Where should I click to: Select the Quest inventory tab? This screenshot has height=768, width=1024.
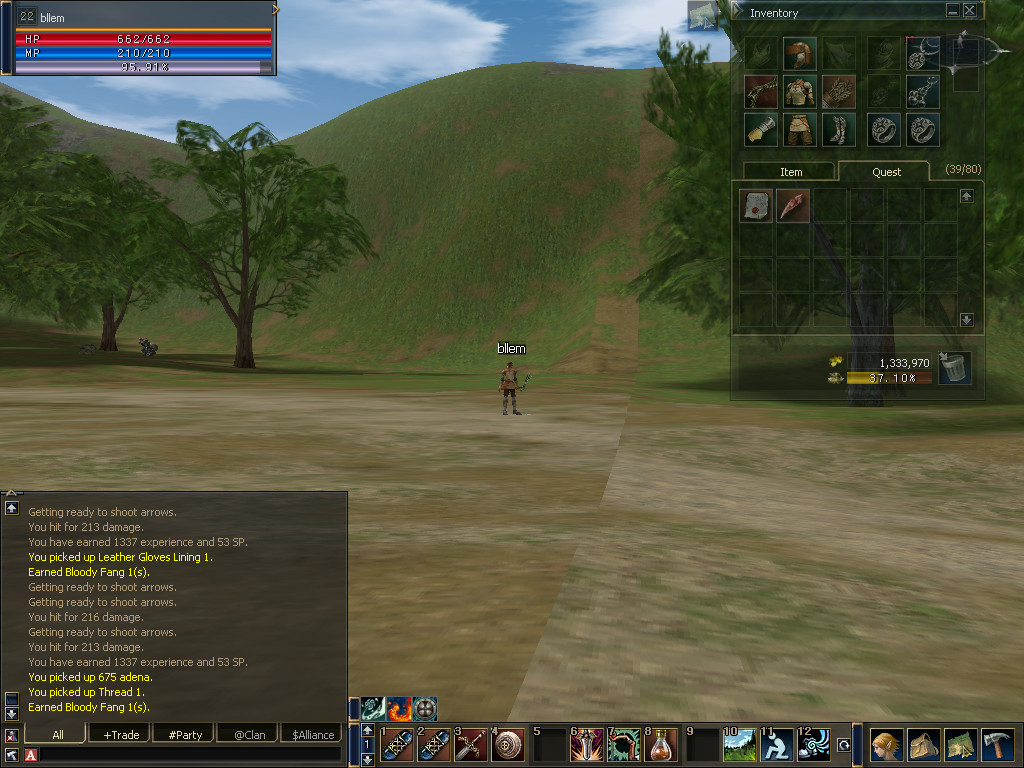886,172
